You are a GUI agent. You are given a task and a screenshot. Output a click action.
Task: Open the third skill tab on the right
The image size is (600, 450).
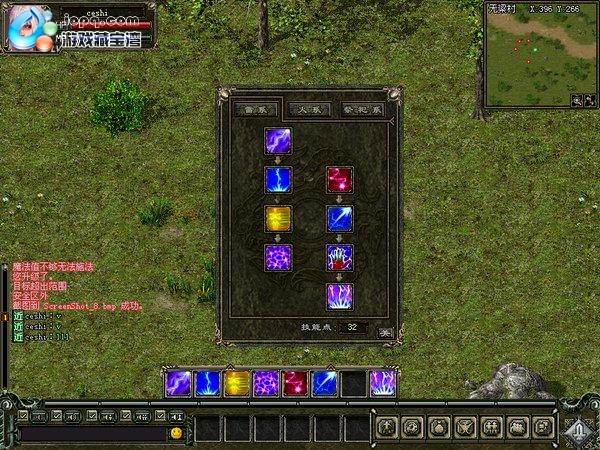point(362,109)
